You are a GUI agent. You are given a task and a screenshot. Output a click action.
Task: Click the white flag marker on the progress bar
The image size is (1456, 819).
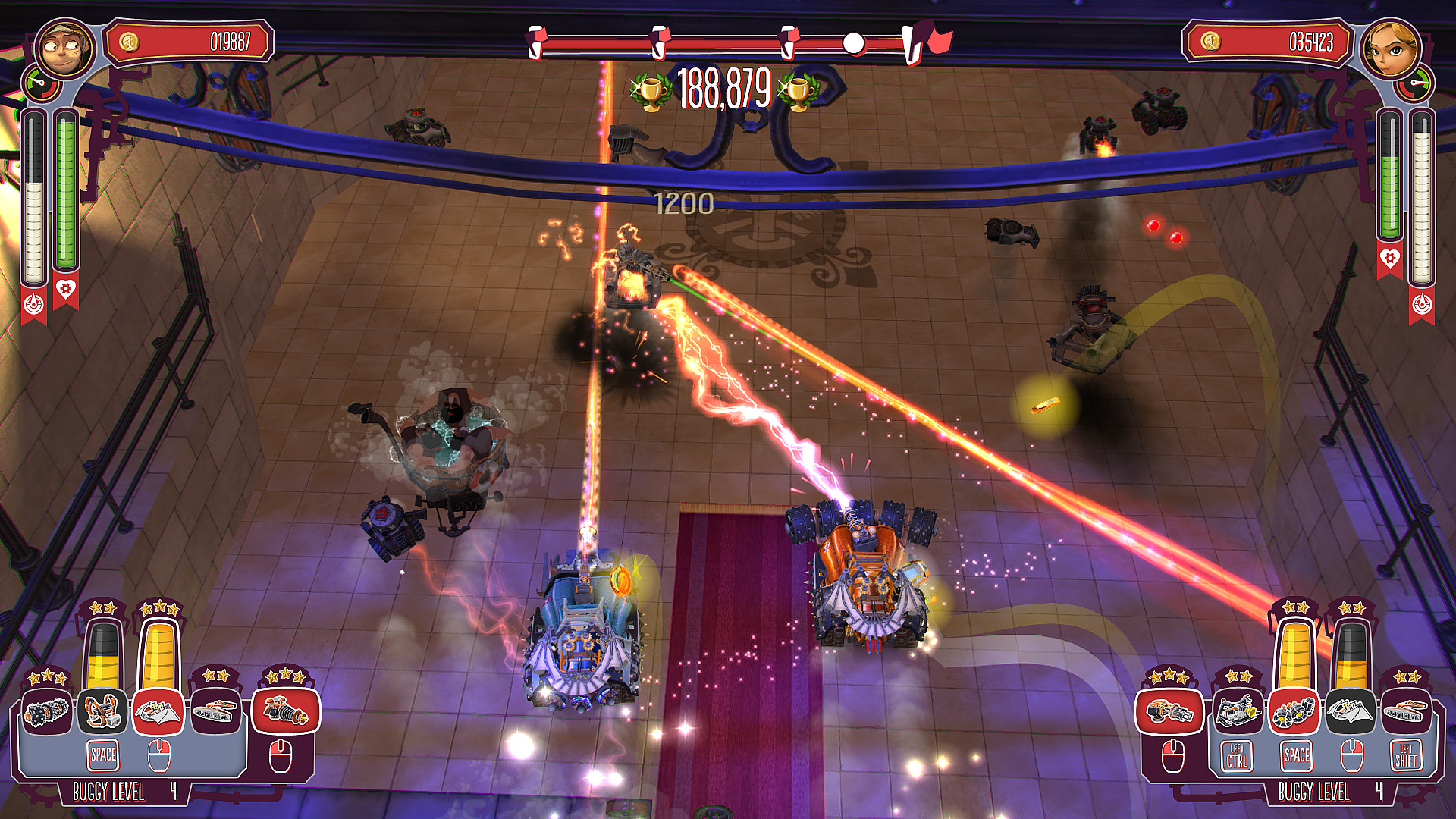click(855, 42)
